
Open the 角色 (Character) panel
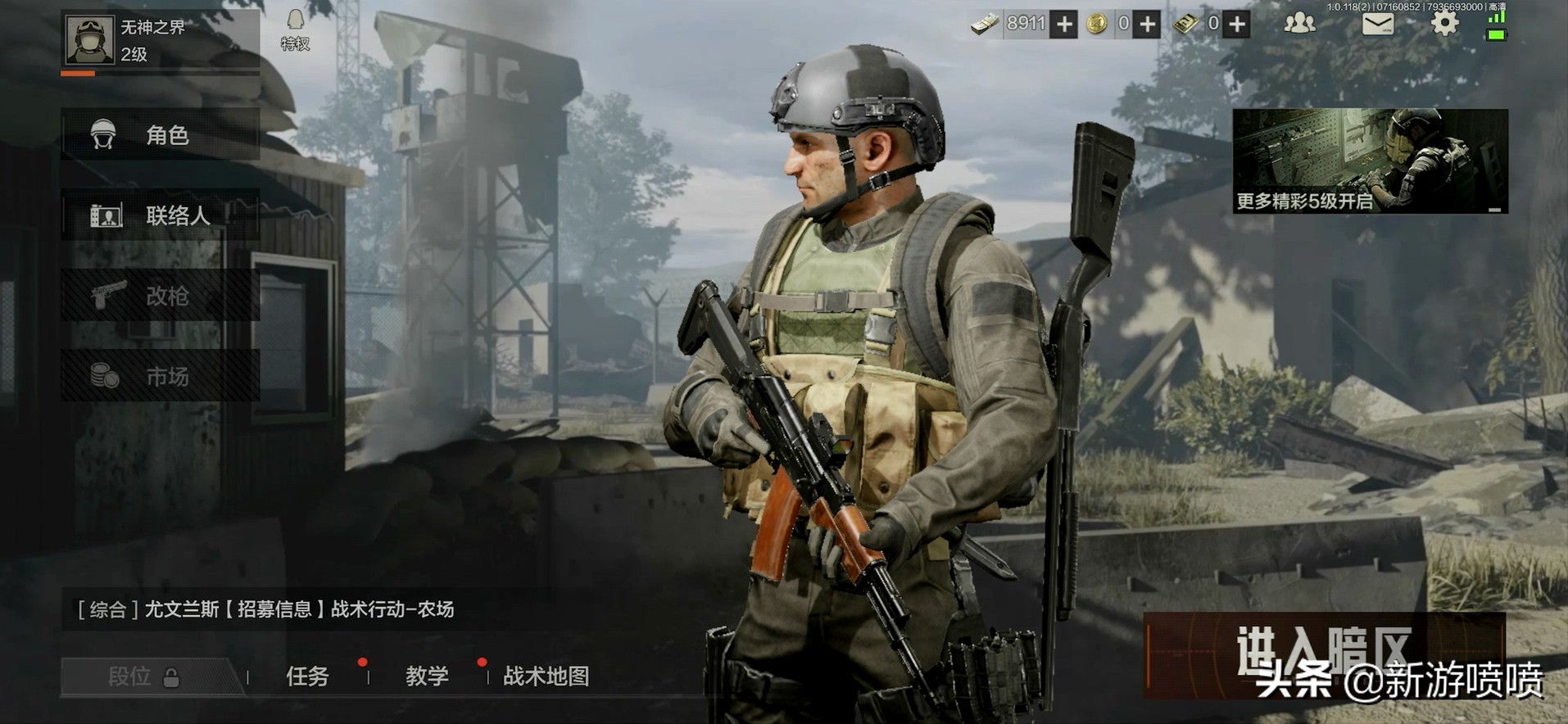160,134
